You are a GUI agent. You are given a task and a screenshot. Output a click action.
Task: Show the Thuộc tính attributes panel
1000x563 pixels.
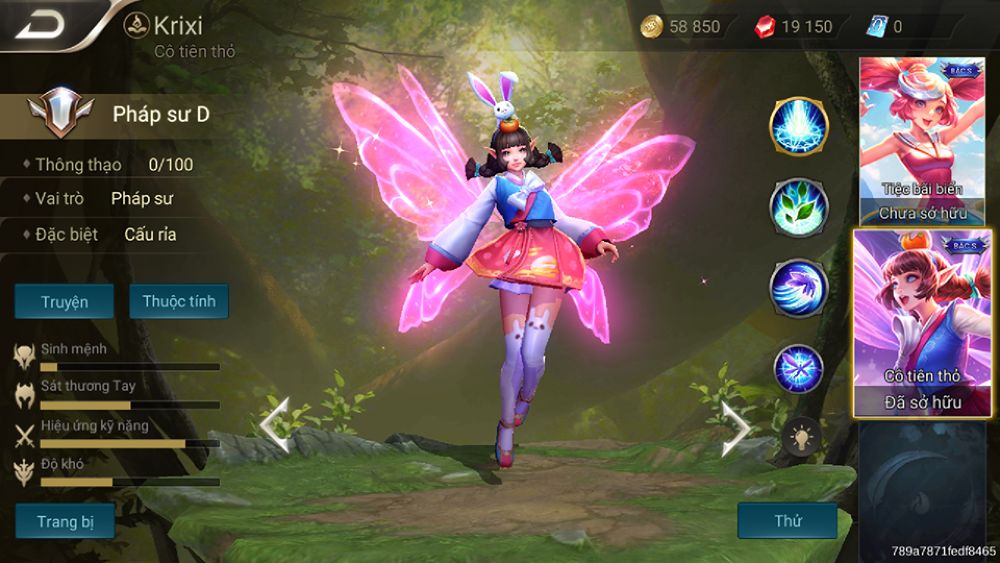pyautogui.click(x=179, y=301)
